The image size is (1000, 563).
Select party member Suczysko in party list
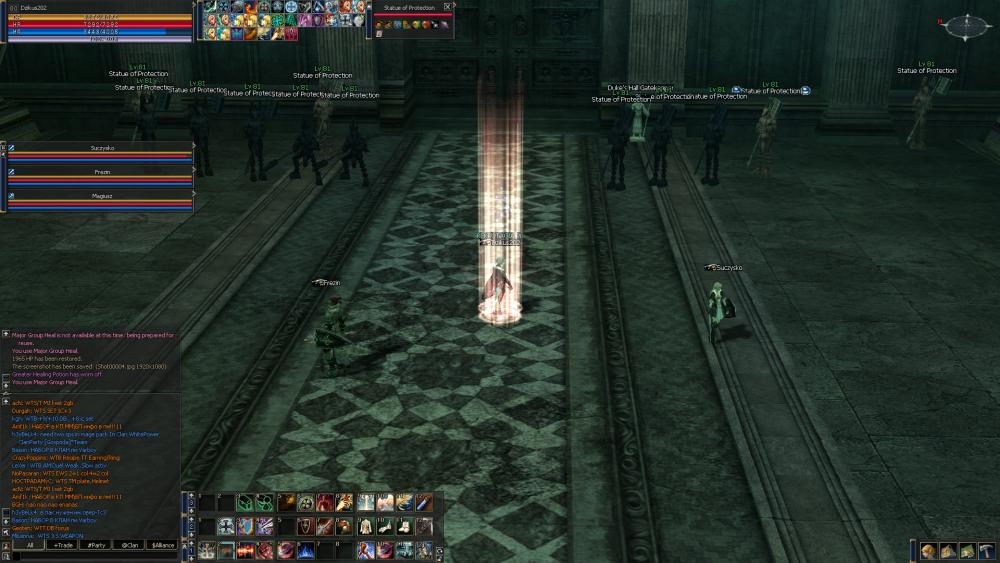[x=101, y=147]
